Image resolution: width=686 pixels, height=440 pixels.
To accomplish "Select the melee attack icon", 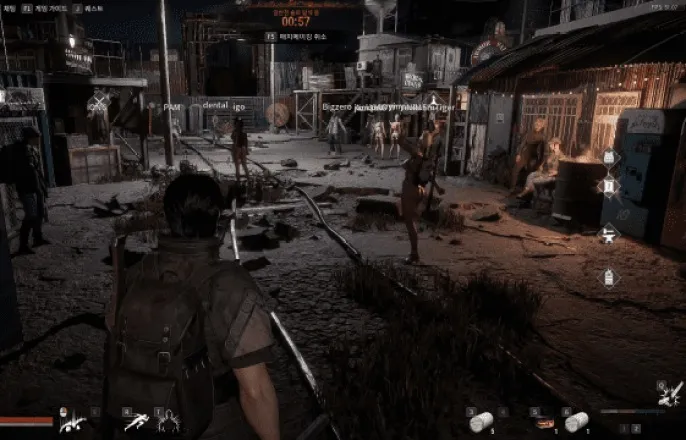I will pyautogui.click(x=71, y=422).
